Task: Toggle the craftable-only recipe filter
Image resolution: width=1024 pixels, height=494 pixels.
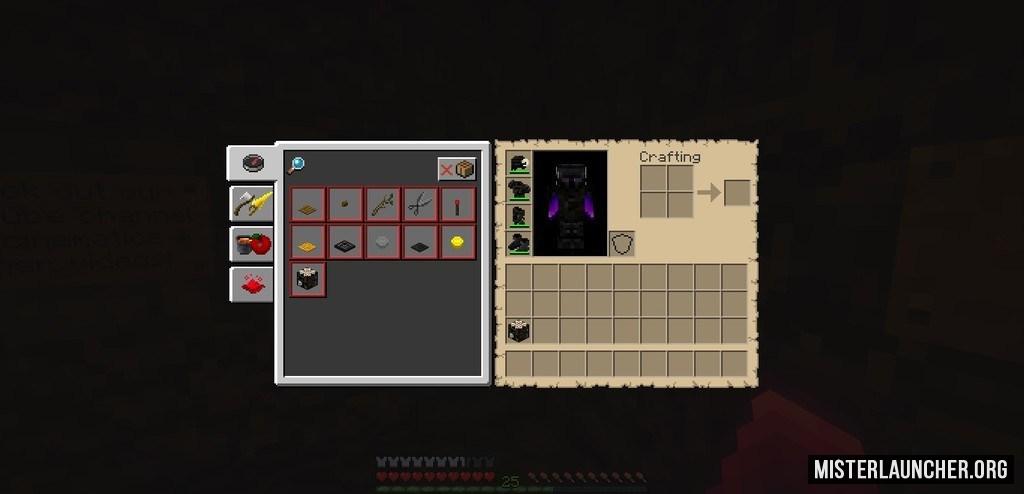Action: (x=457, y=169)
